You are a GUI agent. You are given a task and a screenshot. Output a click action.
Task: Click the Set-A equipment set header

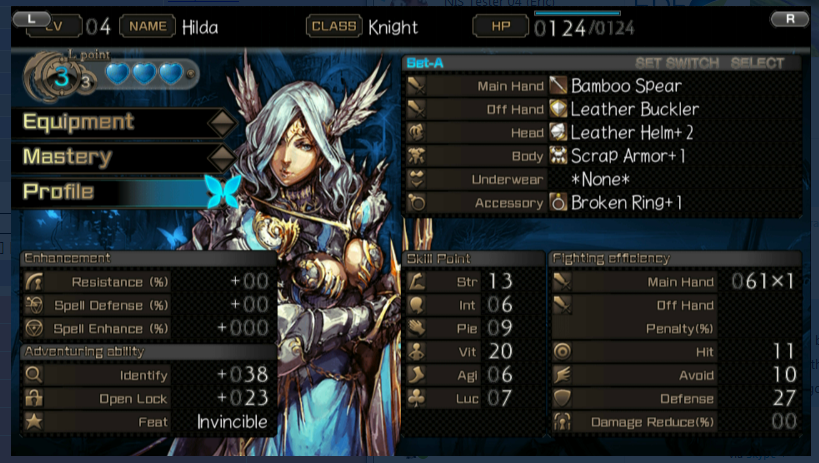coord(425,63)
